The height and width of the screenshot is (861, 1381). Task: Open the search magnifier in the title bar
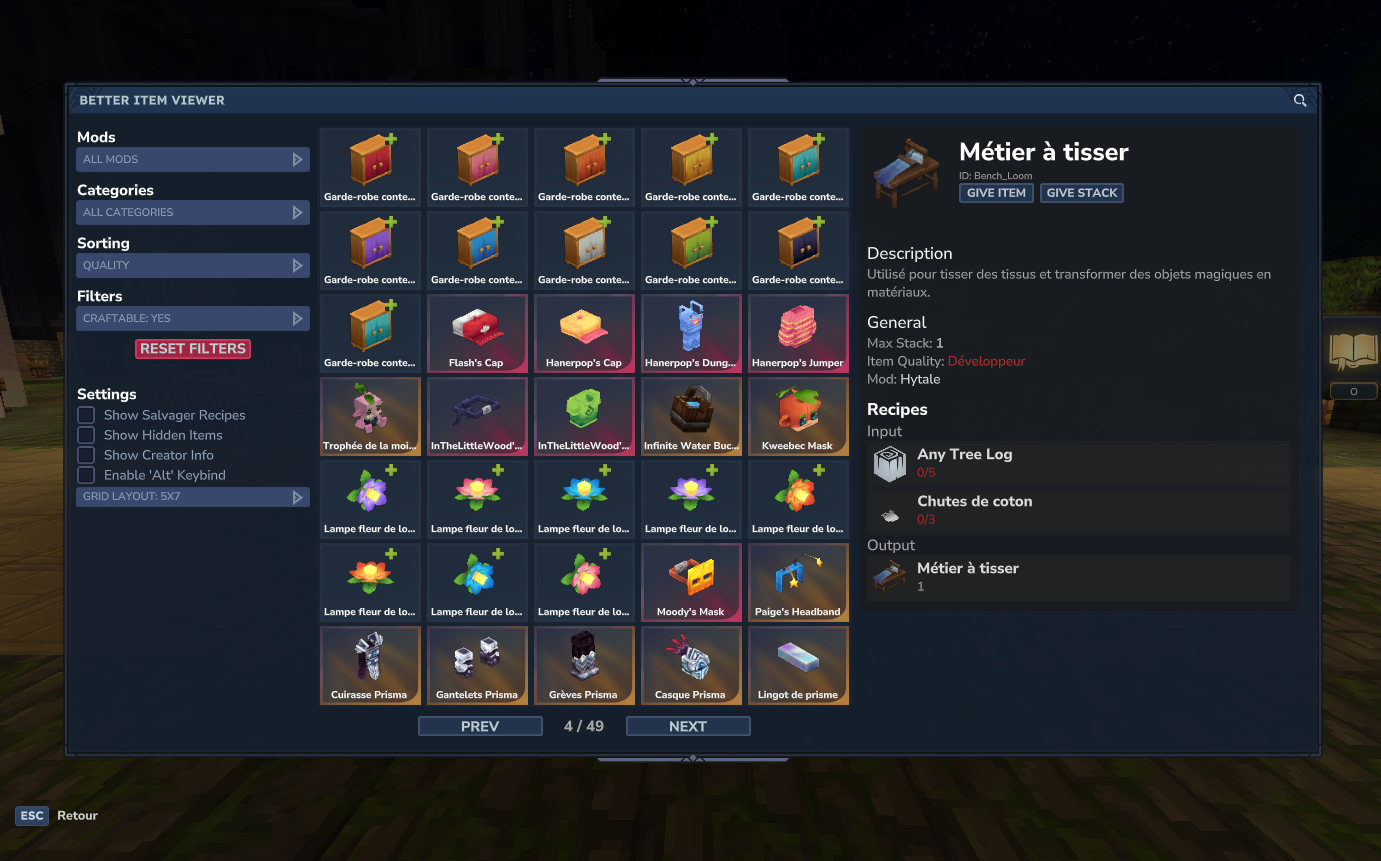coord(1300,100)
